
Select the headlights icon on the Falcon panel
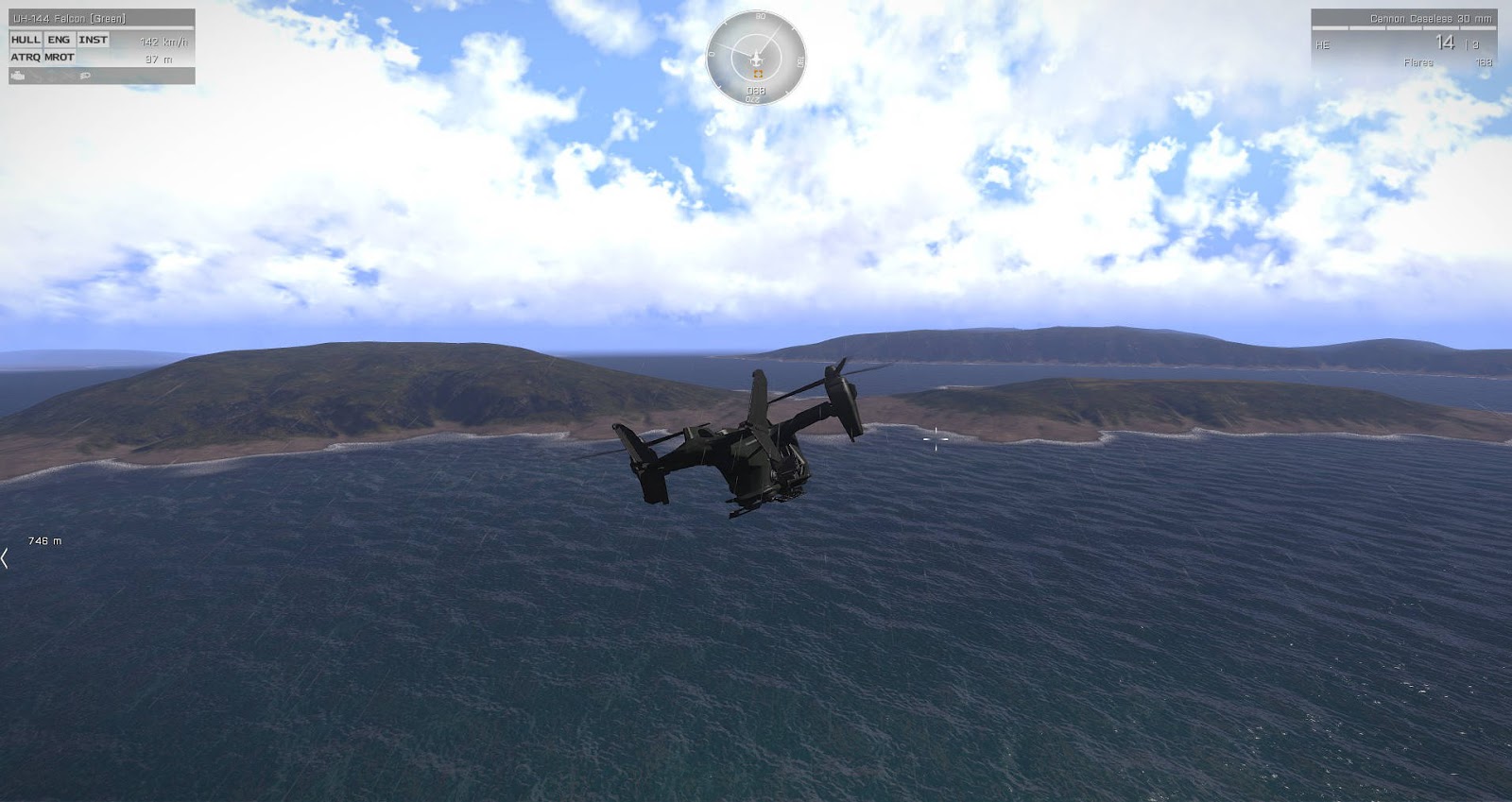pyautogui.click(x=85, y=76)
